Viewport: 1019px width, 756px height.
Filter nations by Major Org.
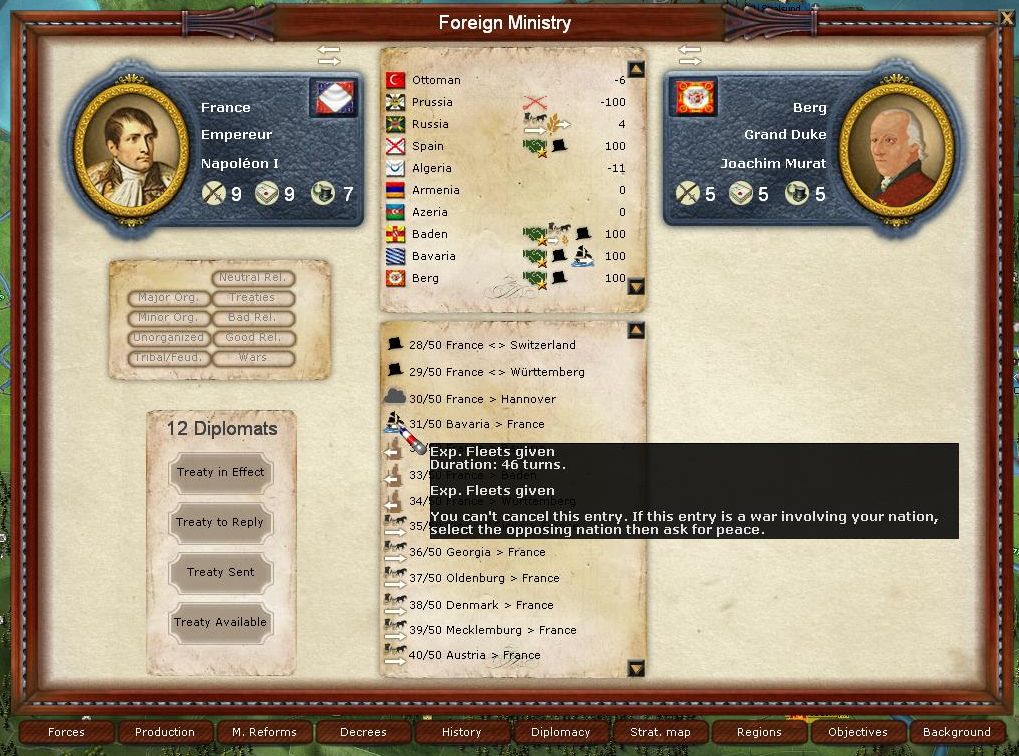point(169,298)
